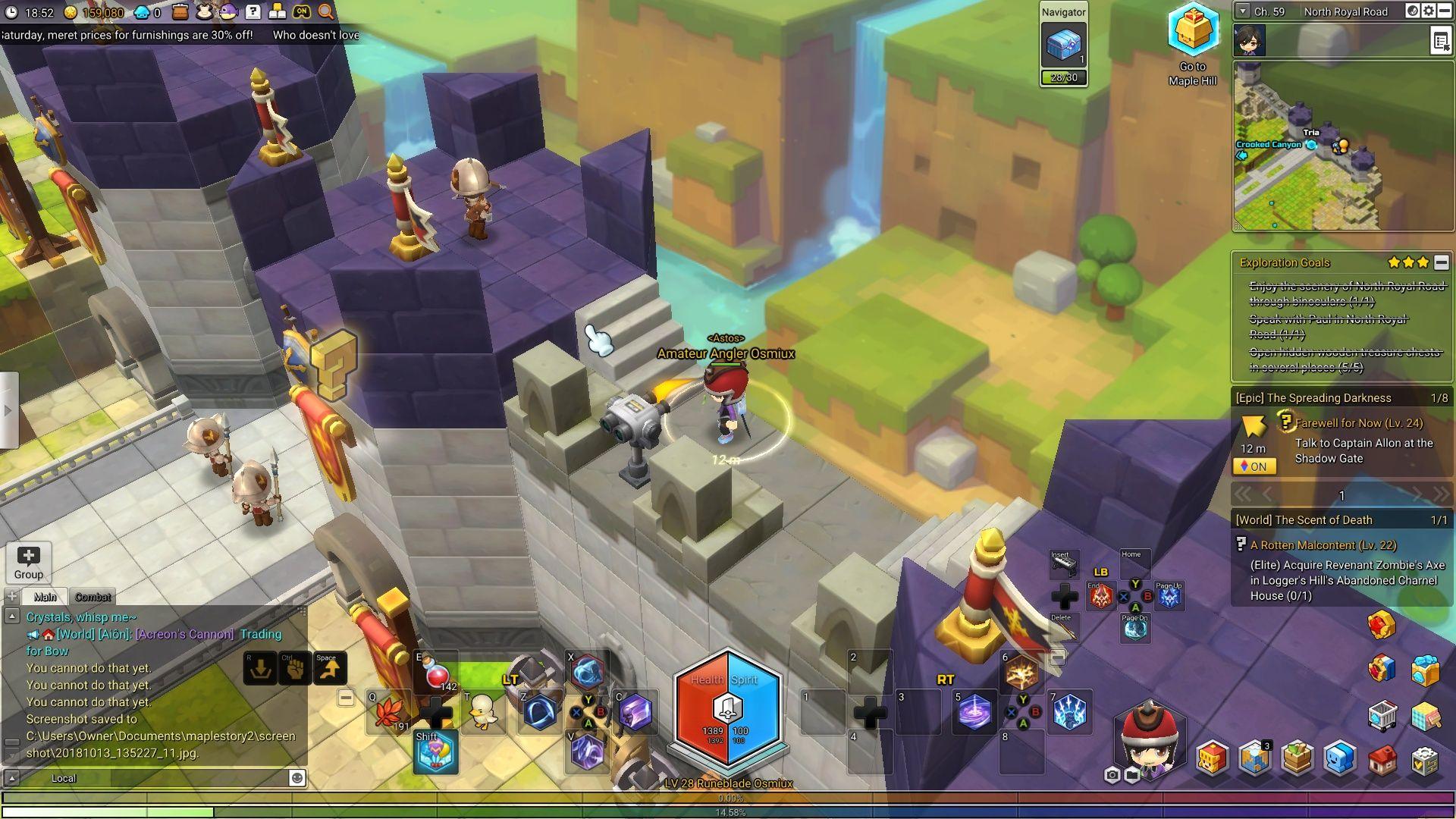Select the Main chat tab
The image size is (1456, 819).
pyautogui.click(x=43, y=597)
